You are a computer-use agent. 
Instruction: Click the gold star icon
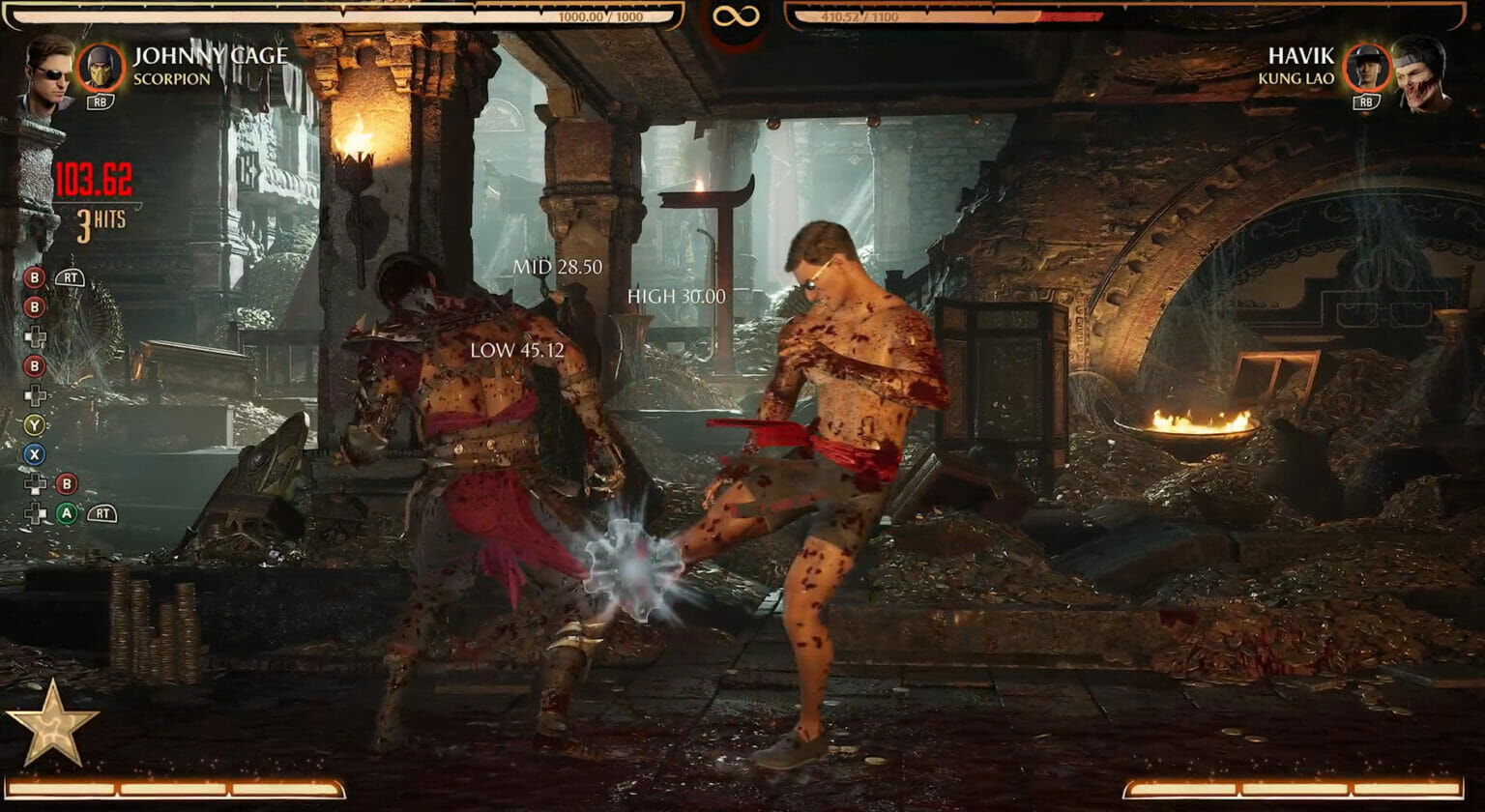pos(51,725)
